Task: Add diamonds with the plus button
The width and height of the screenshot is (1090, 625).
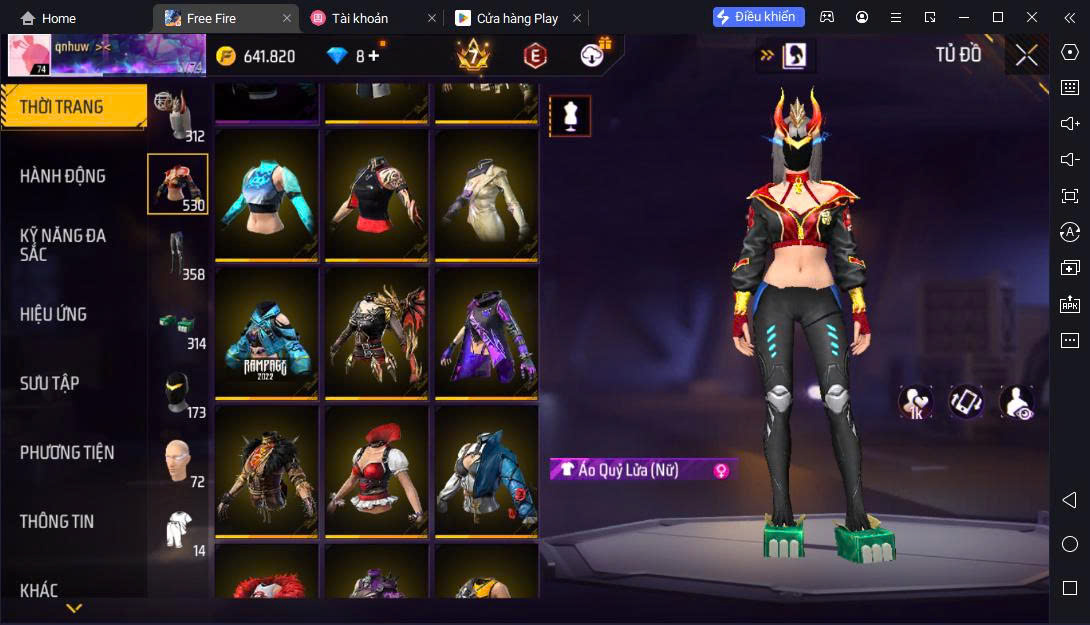Action: tap(374, 56)
